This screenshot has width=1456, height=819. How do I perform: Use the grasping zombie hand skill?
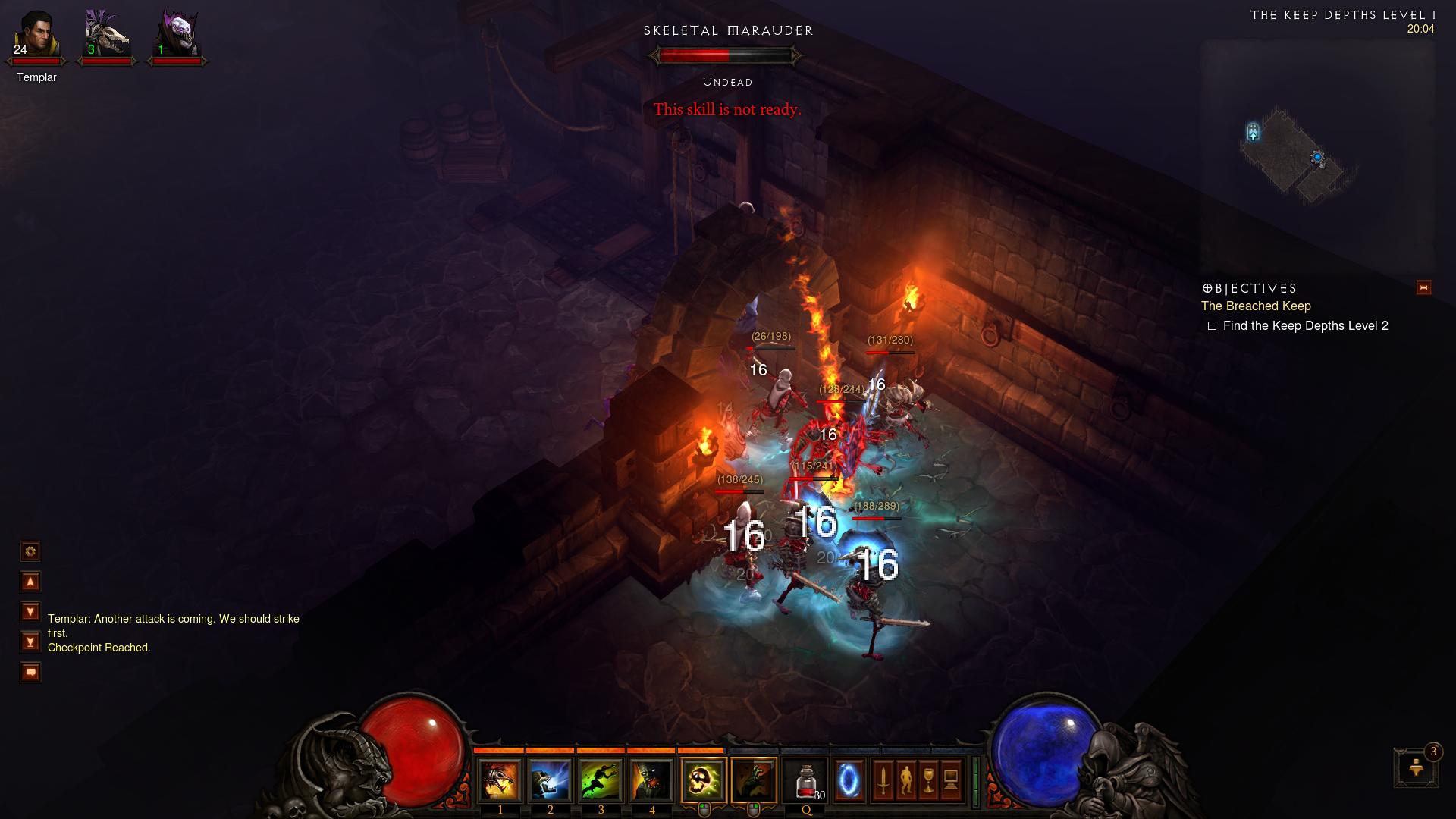click(755, 780)
